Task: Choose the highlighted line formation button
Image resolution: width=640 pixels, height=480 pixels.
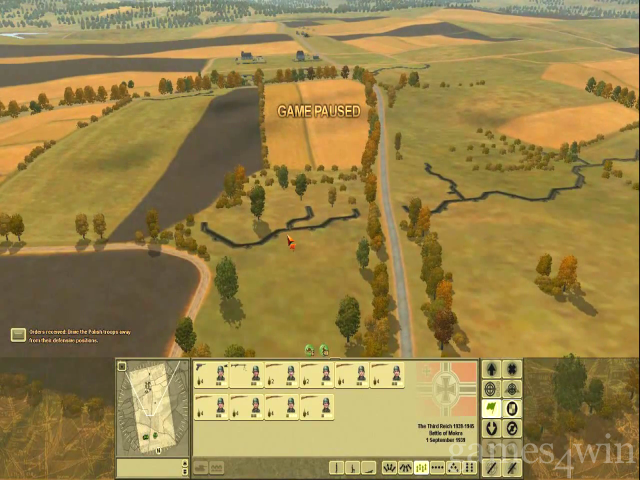Action: [x=421, y=467]
